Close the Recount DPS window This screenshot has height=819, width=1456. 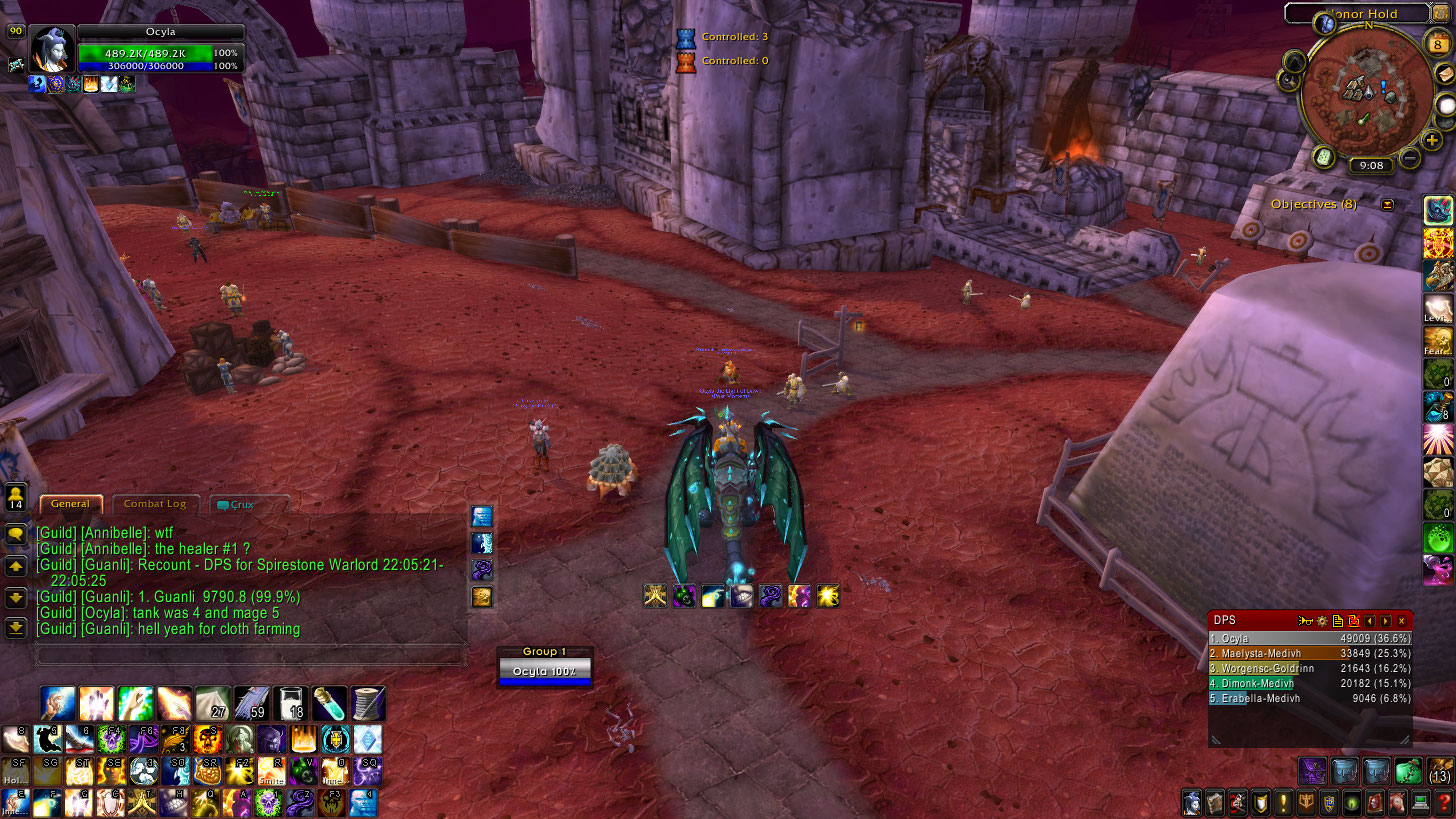coord(1401,621)
